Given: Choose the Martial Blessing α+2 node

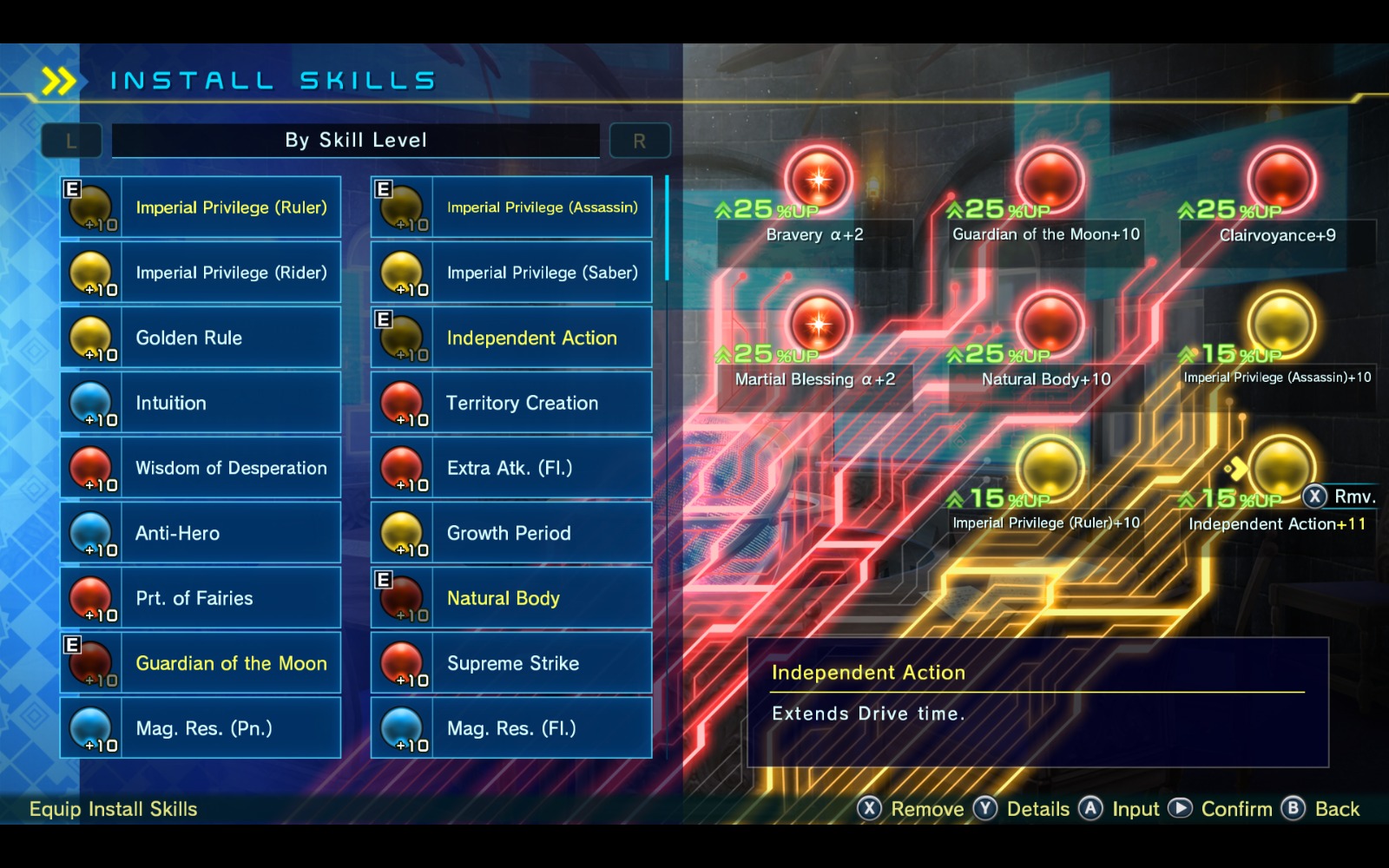Looking at the screenshot, I should 818,325.
